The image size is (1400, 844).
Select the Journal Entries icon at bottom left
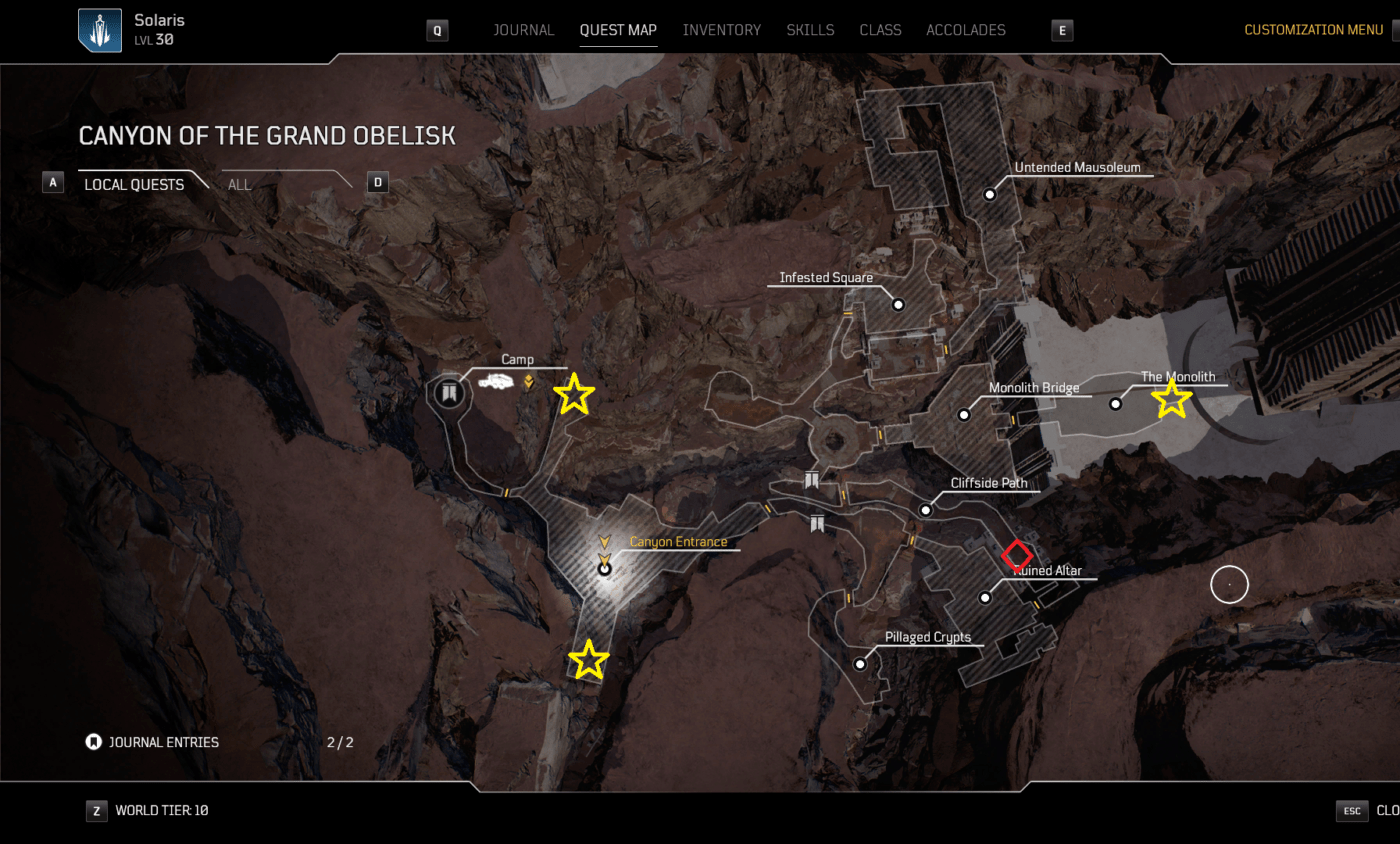tap(92, 742)
